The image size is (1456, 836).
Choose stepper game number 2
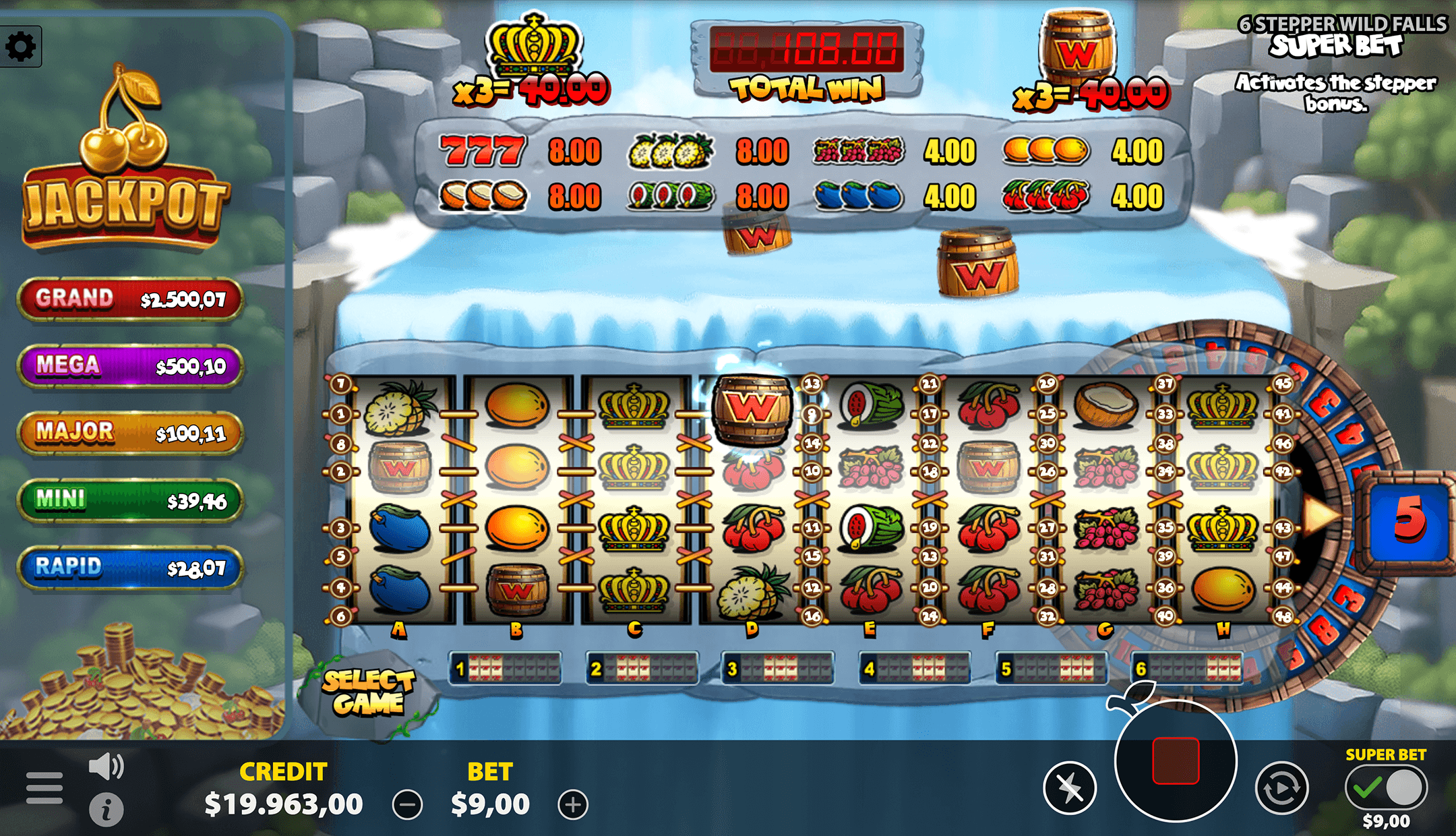642,669
